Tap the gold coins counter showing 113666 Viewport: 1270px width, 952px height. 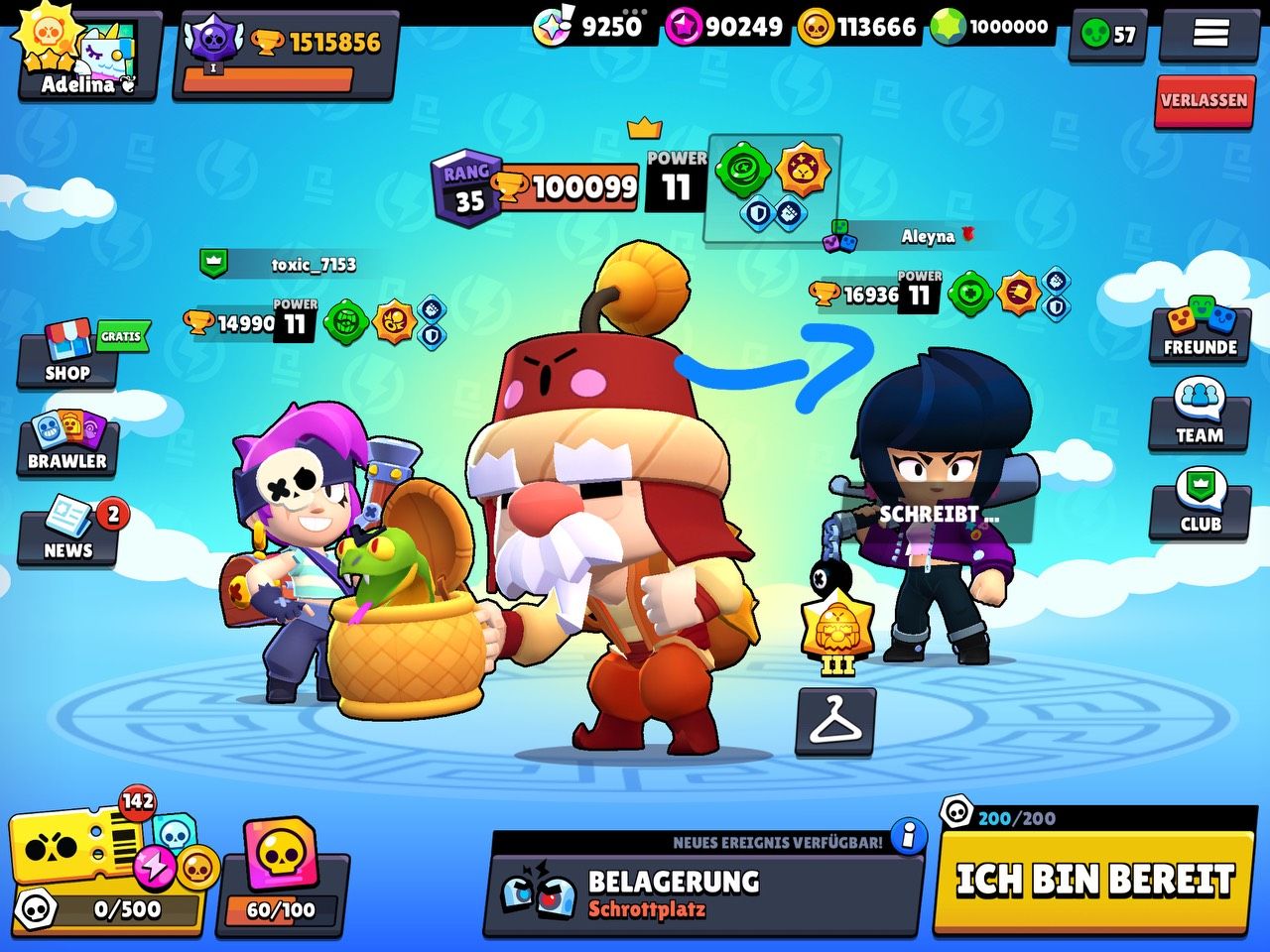[861, 27]
